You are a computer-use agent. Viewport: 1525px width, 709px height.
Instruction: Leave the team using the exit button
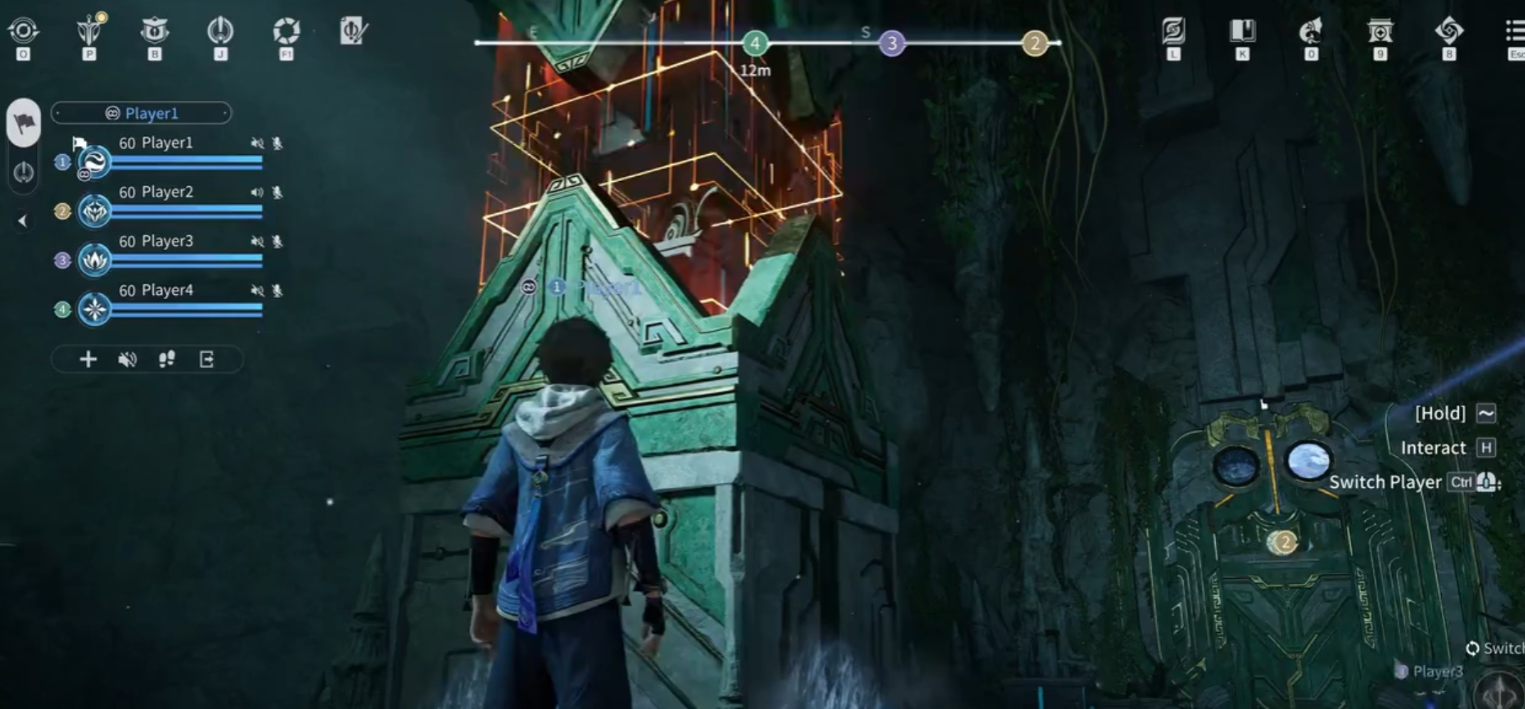tap(207, 359)
